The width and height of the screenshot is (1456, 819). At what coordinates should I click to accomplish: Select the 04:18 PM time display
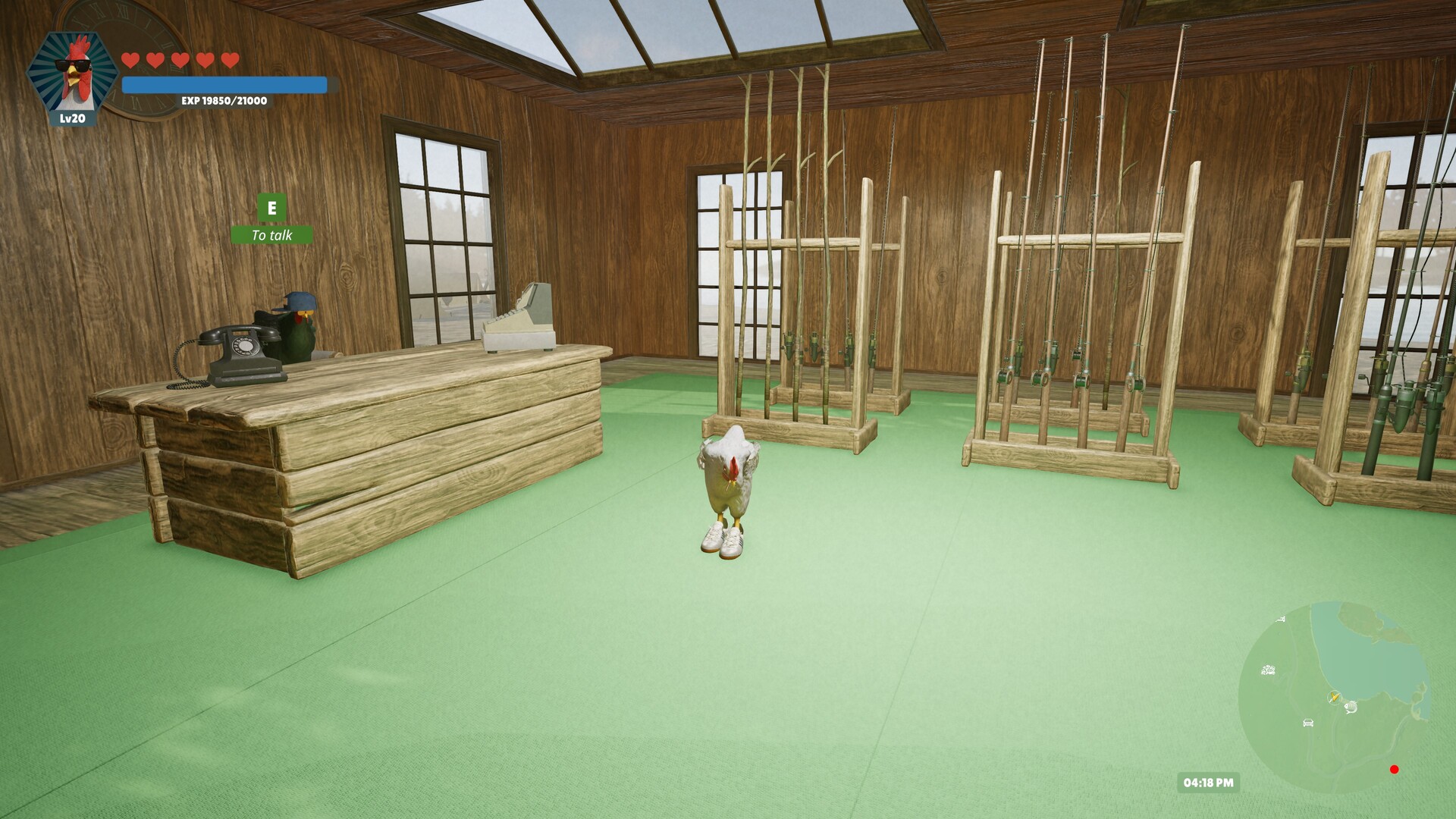tap(1209, 782)
